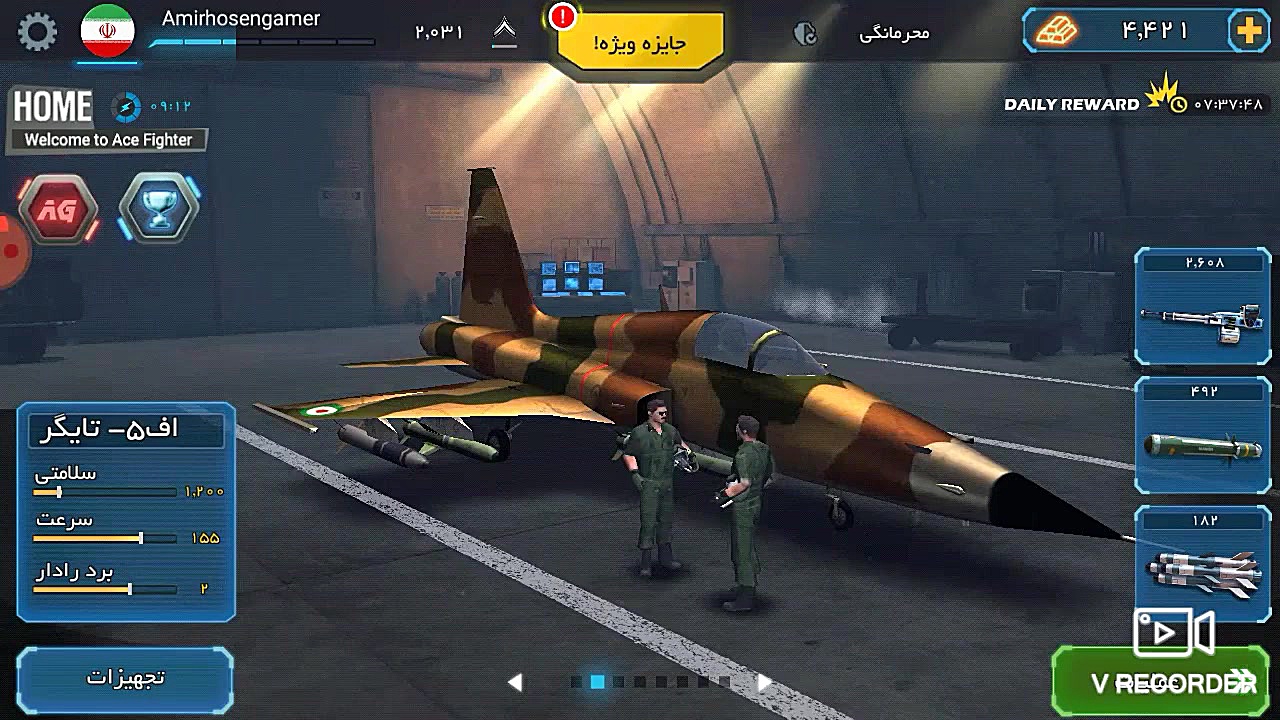Viewport: 1280px width, 720px height.
Task: Click the Iran flag profile avatar
Action: pyautogui.click(x=107, y=31)
